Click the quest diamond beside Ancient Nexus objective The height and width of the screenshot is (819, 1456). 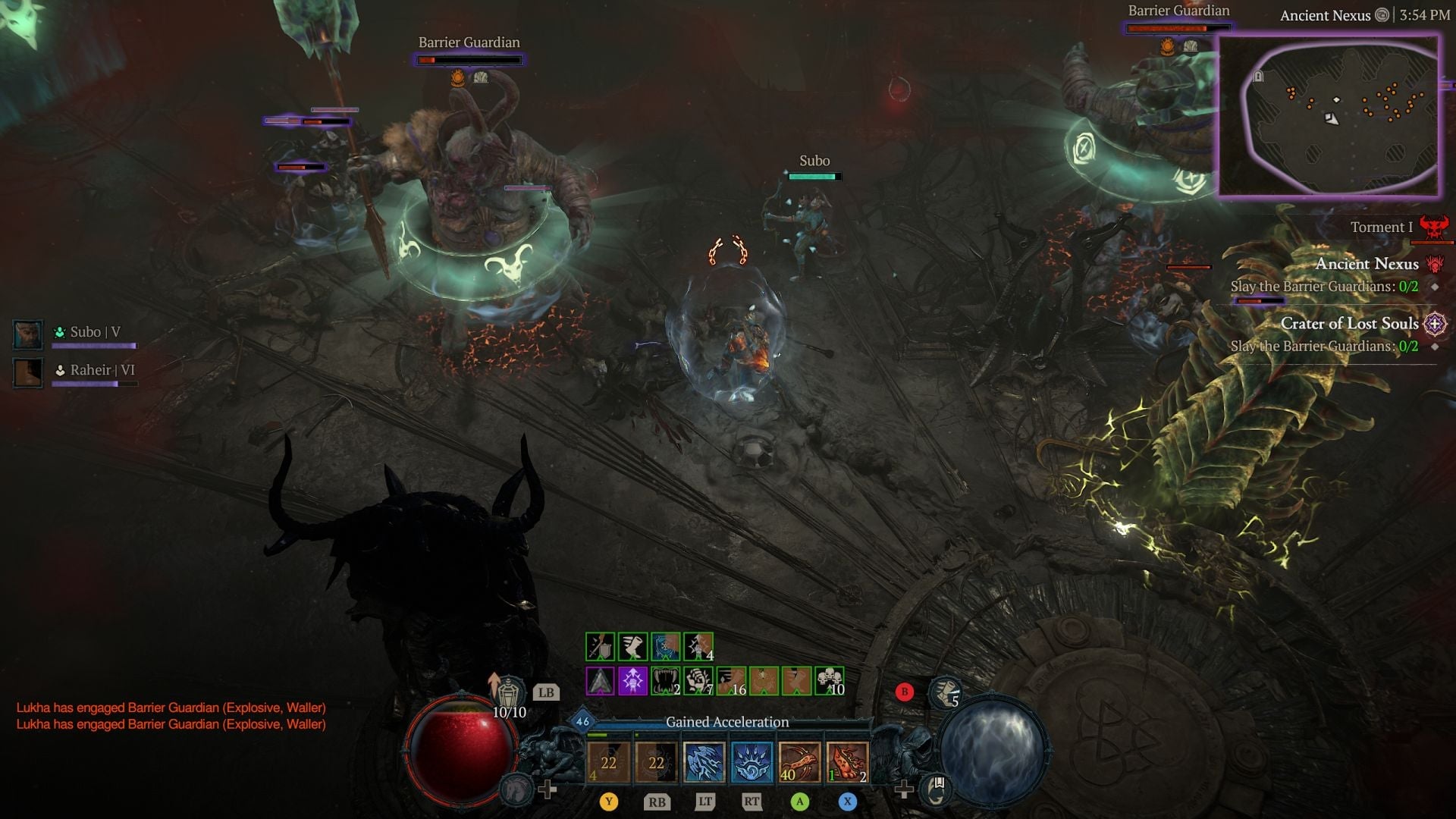[1436, 288]
